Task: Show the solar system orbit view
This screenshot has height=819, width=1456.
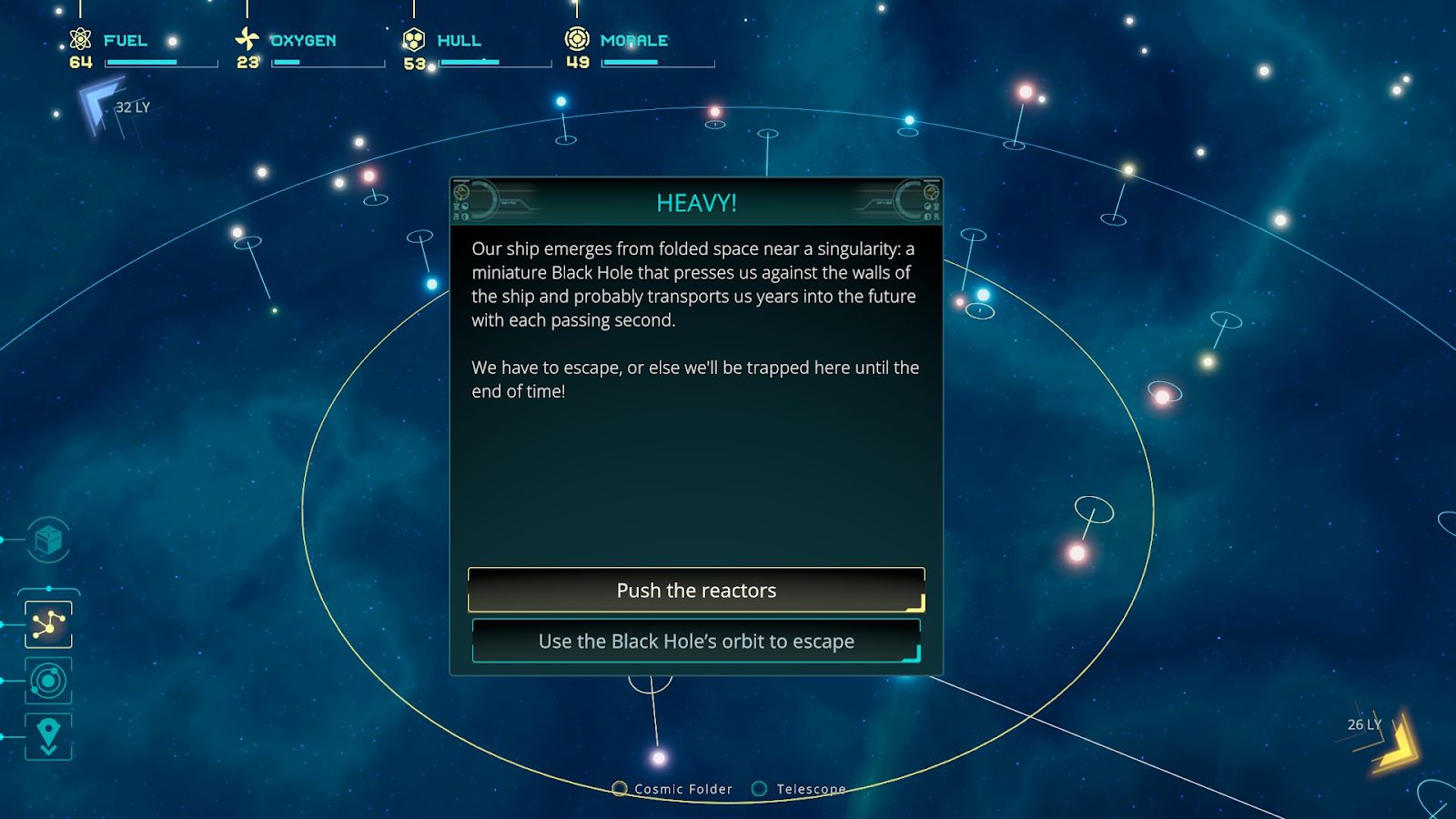Action: click(x=48, y=681)
